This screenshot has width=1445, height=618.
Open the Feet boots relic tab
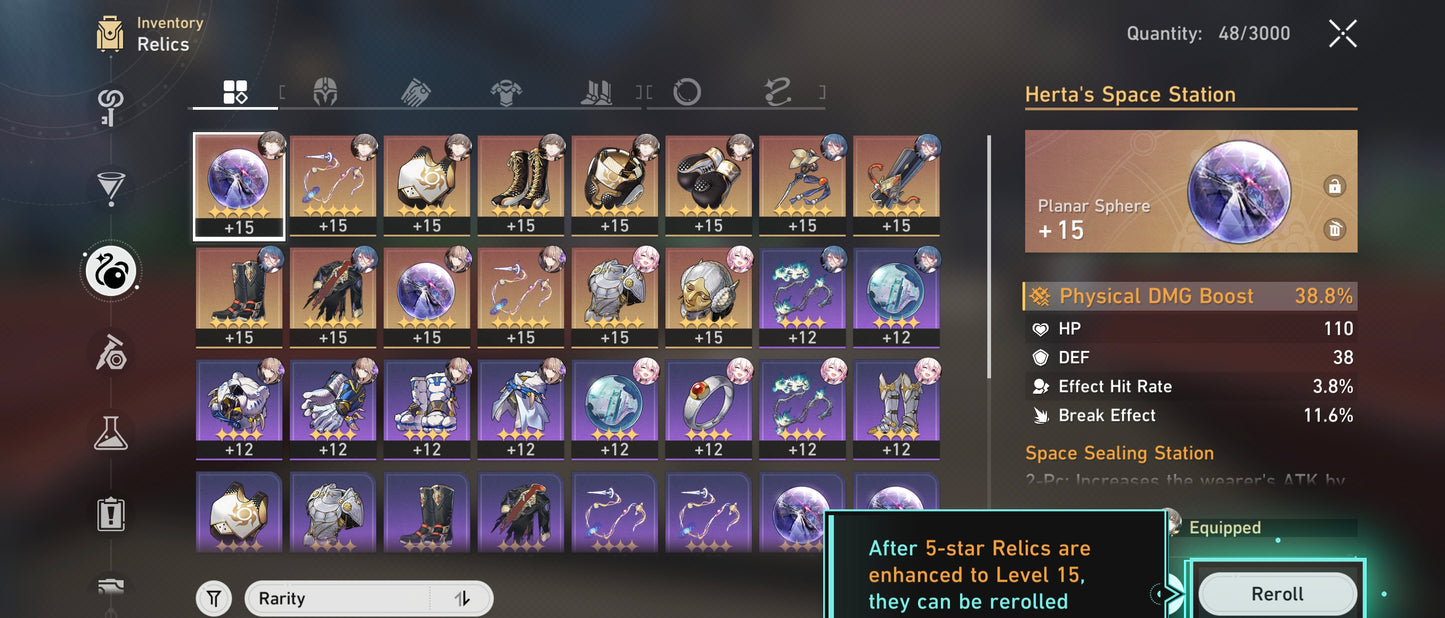click(x=597, y=93)
